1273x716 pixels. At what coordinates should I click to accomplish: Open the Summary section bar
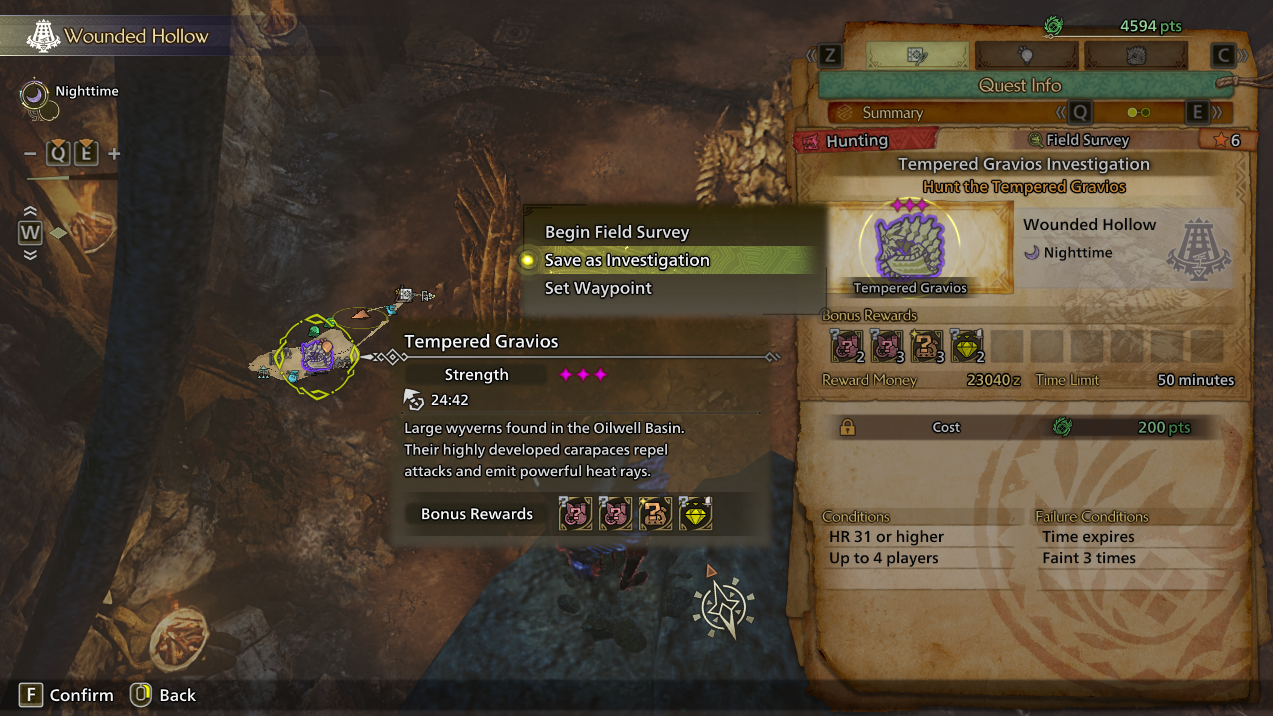pyautogui.click(x=893, y=113)
